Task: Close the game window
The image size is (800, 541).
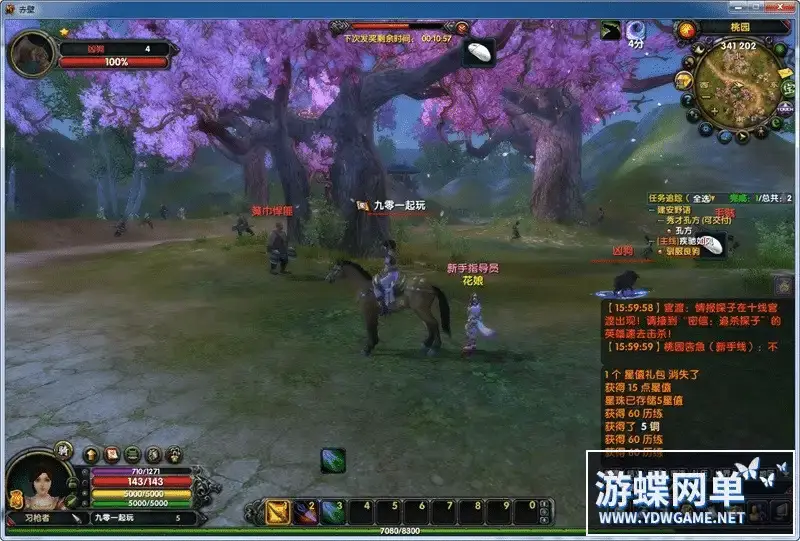Action: point(784,8)
